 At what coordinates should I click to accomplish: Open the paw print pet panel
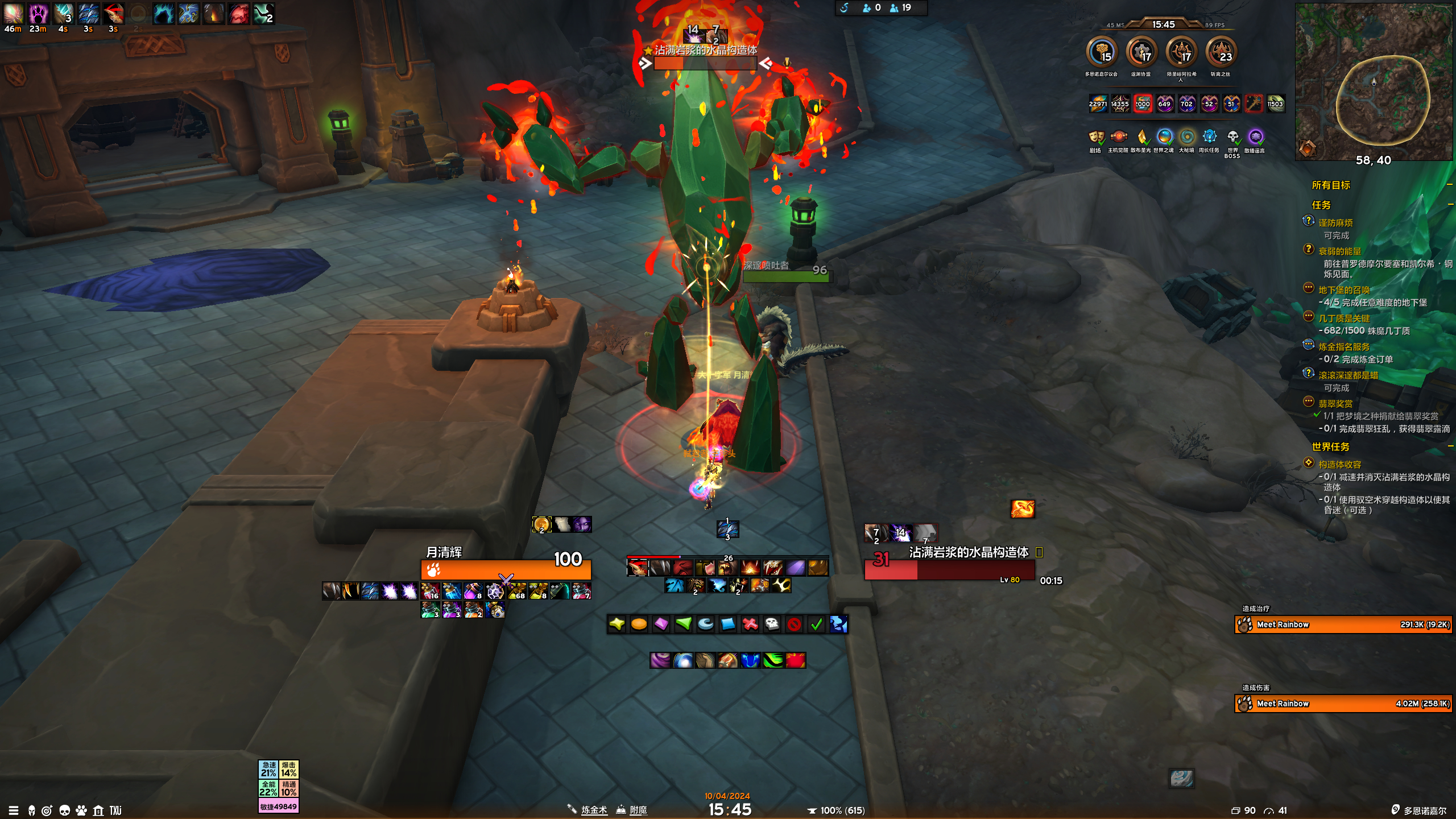tap(81, 810)
